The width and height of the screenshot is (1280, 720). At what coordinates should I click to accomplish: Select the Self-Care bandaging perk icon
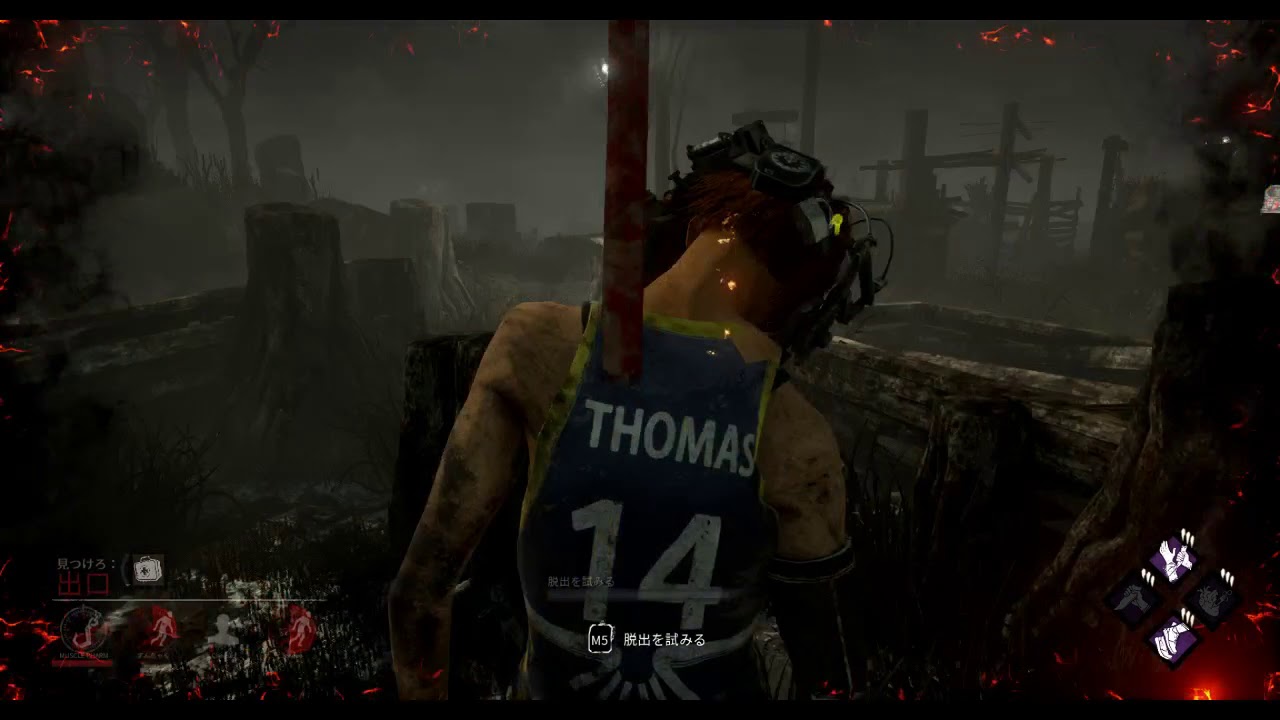(x=1174, y=560)
